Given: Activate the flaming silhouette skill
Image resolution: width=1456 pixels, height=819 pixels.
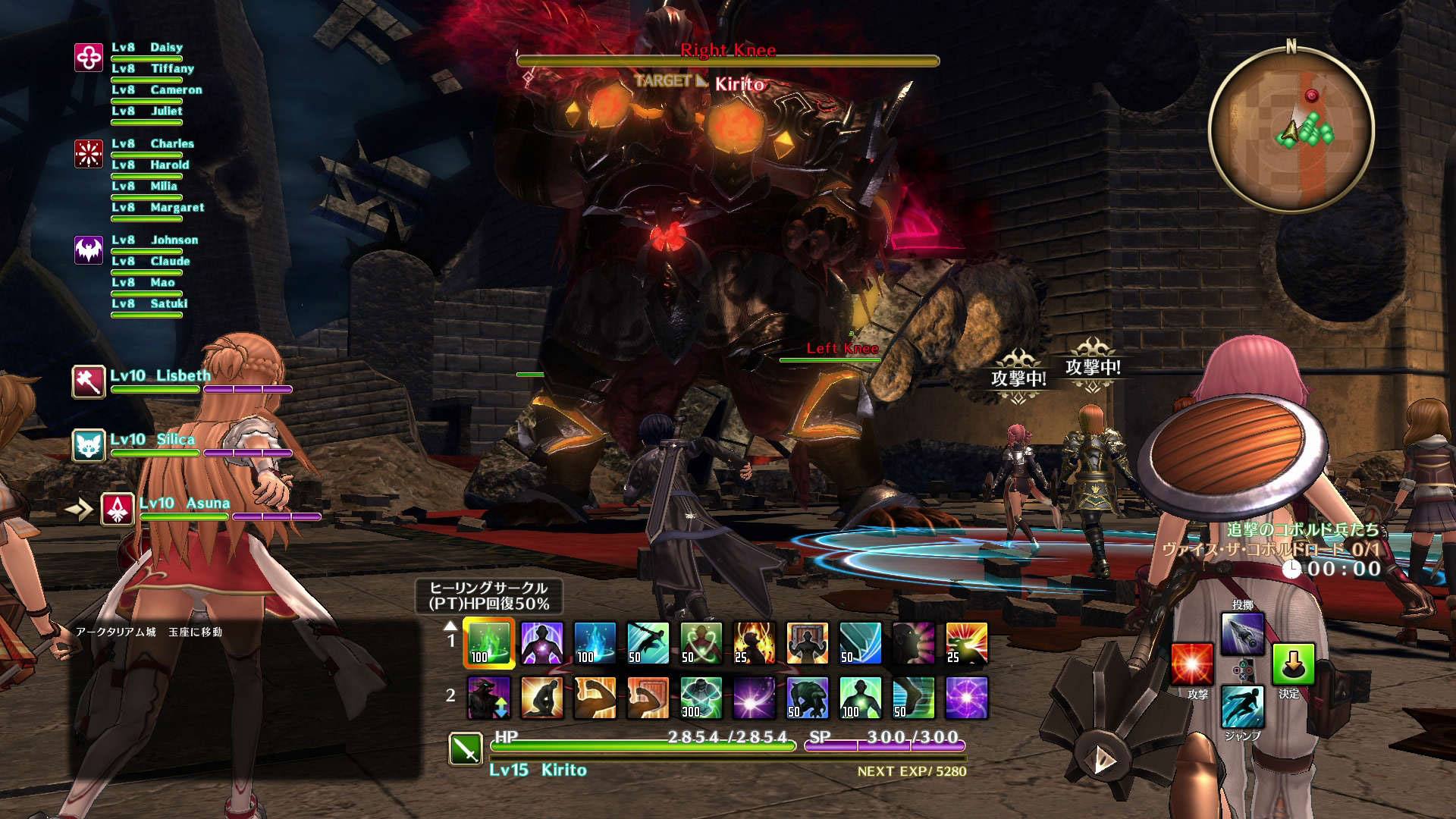Looking at the screenshot, I should [755, 643].
